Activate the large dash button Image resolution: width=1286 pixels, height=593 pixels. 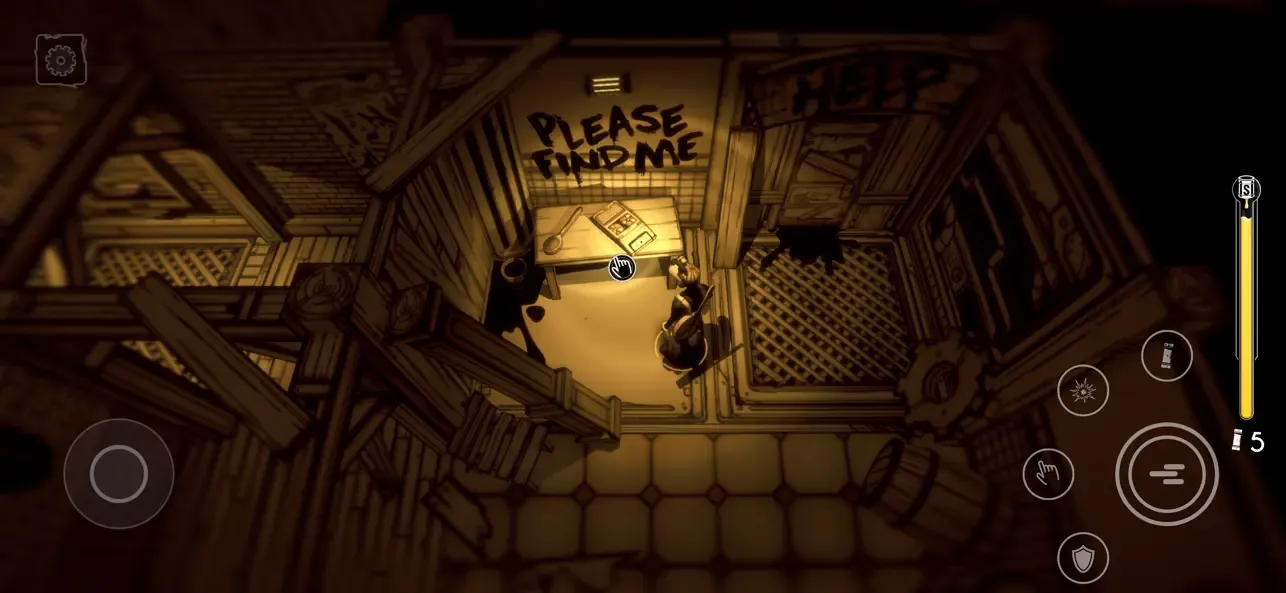pyautogui.click(x=1166, y=474)
